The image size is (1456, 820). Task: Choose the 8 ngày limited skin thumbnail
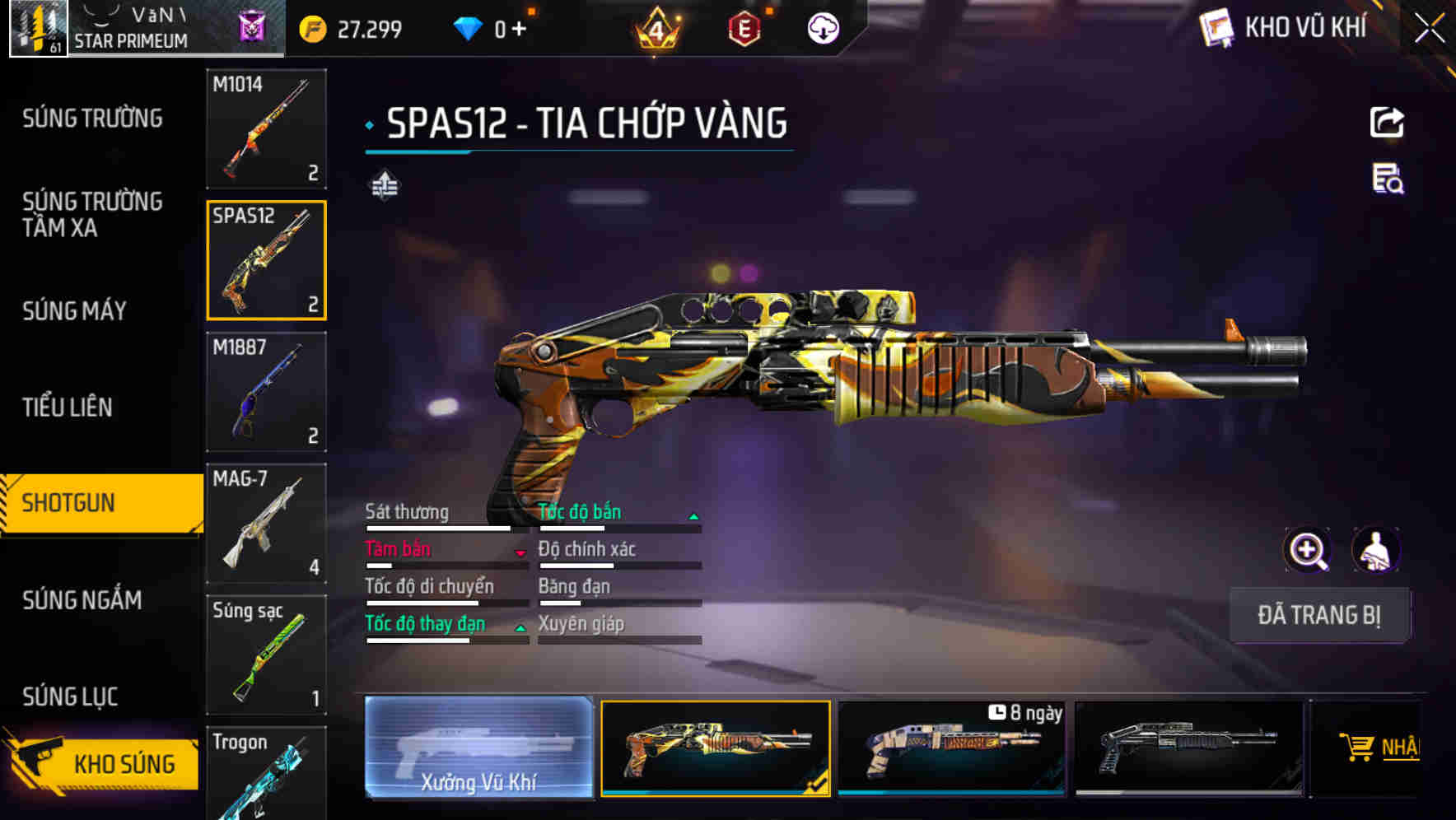(952, 748)
